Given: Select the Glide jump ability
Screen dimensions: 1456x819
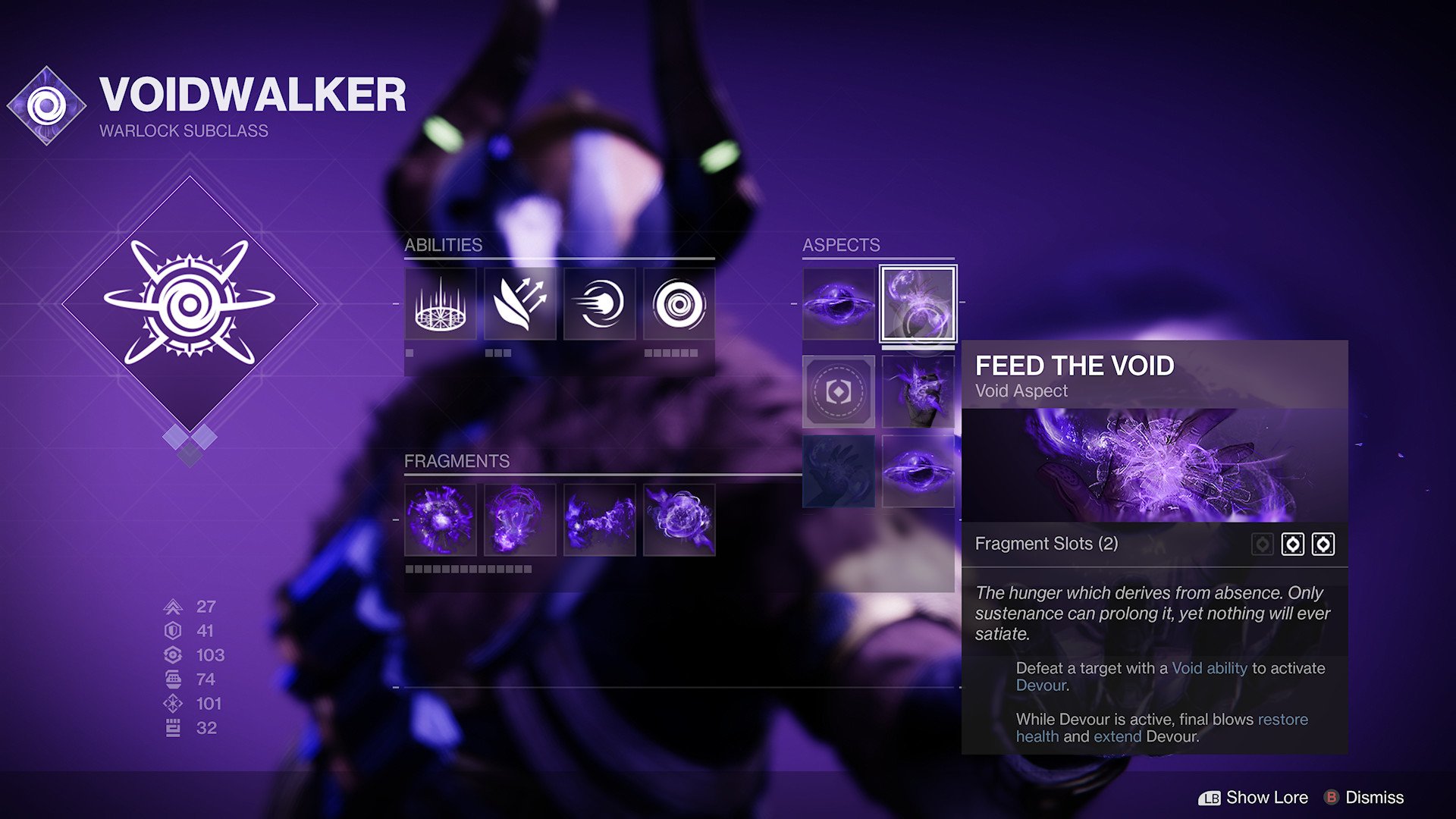Looking at the screenshot, I should (x=519, y=304).
